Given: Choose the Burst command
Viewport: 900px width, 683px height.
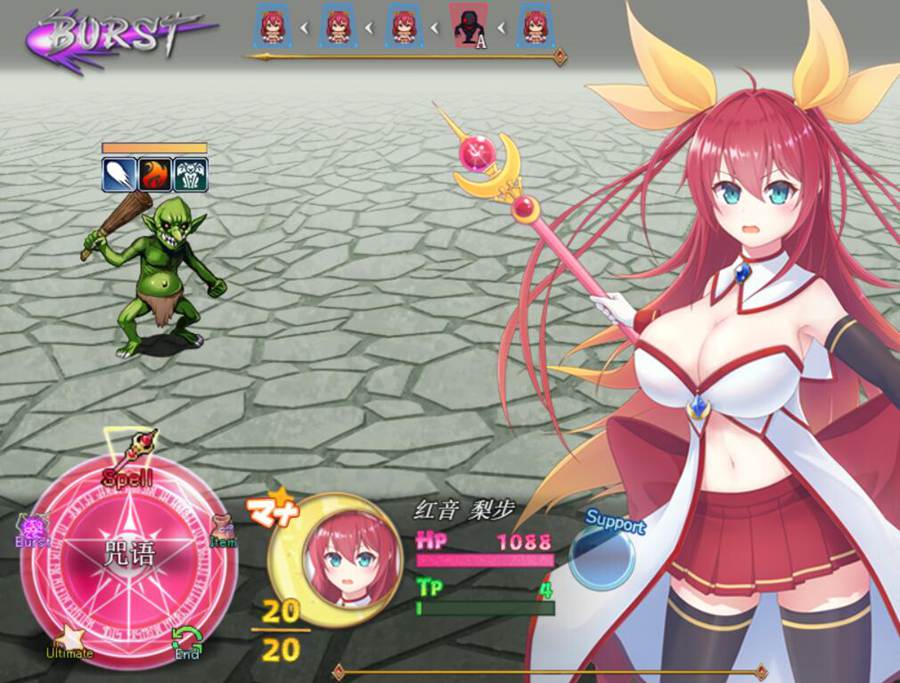Looking at the screenshot, I should (32, 531).
